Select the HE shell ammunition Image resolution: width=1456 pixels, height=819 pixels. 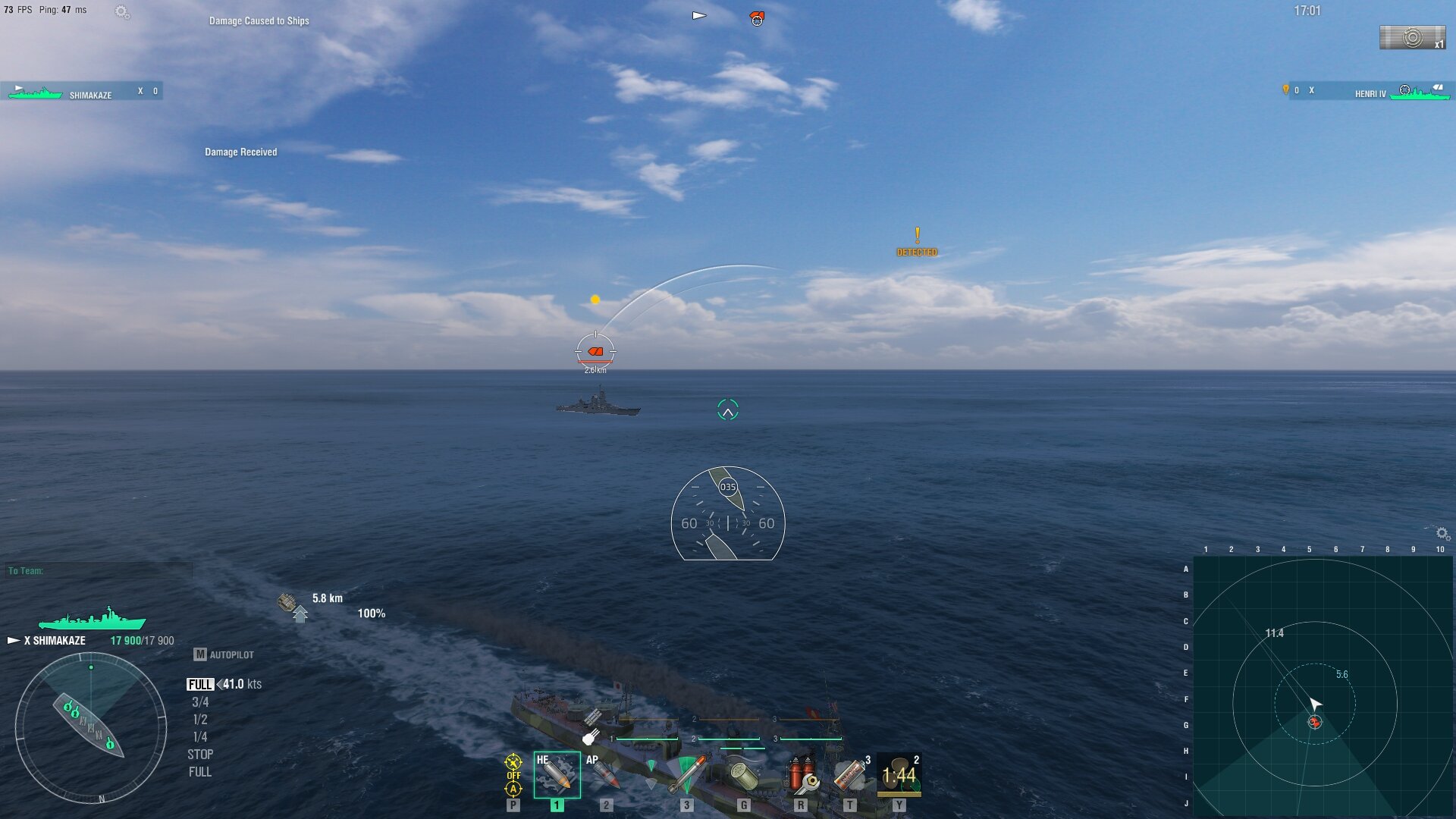[x=557, y=775]
